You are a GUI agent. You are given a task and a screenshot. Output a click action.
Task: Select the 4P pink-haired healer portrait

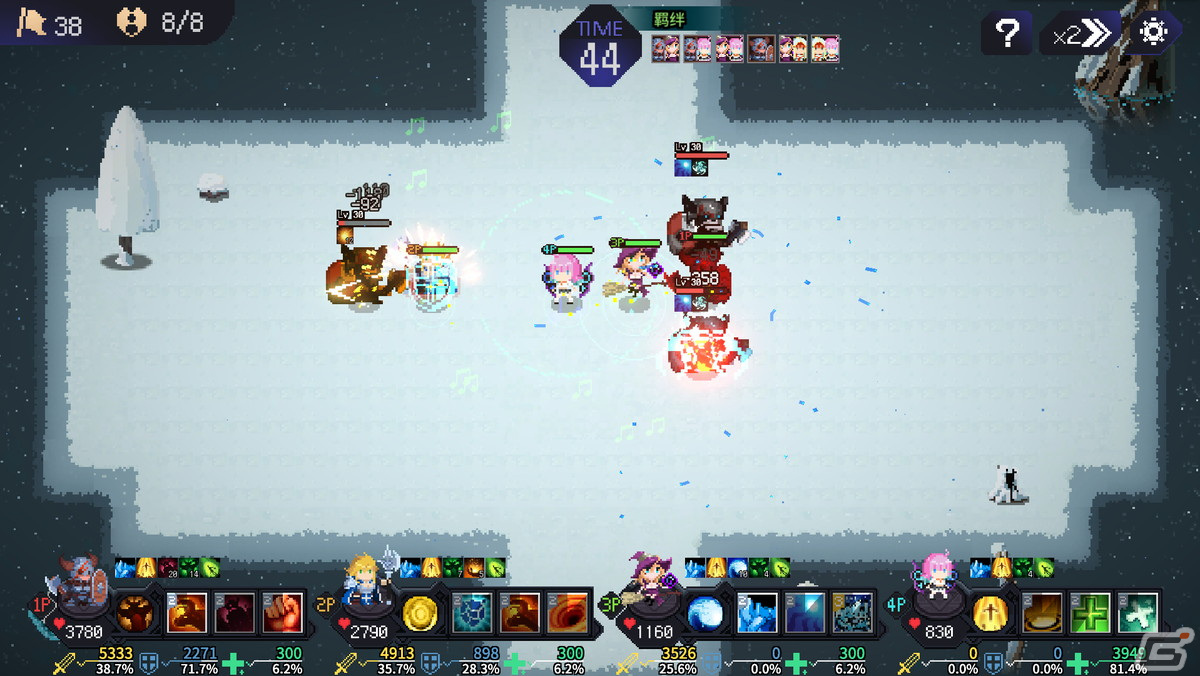click(936, 585)
